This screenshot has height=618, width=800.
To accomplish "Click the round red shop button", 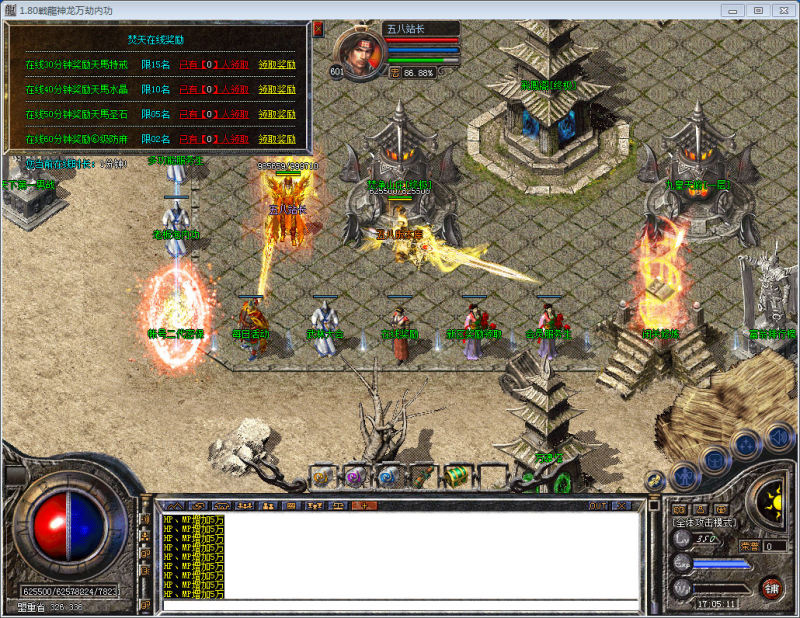I will coord(771,589).
